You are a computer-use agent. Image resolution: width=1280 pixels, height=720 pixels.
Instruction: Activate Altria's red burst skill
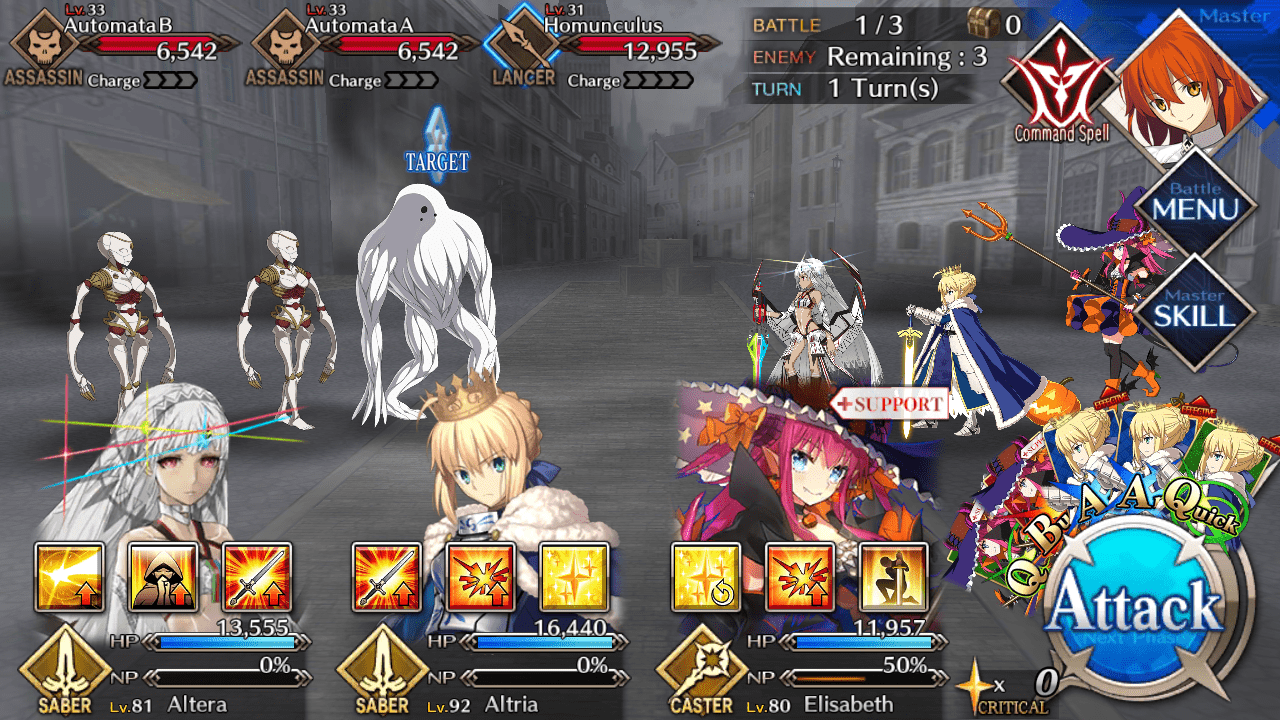tap(481, 577)
